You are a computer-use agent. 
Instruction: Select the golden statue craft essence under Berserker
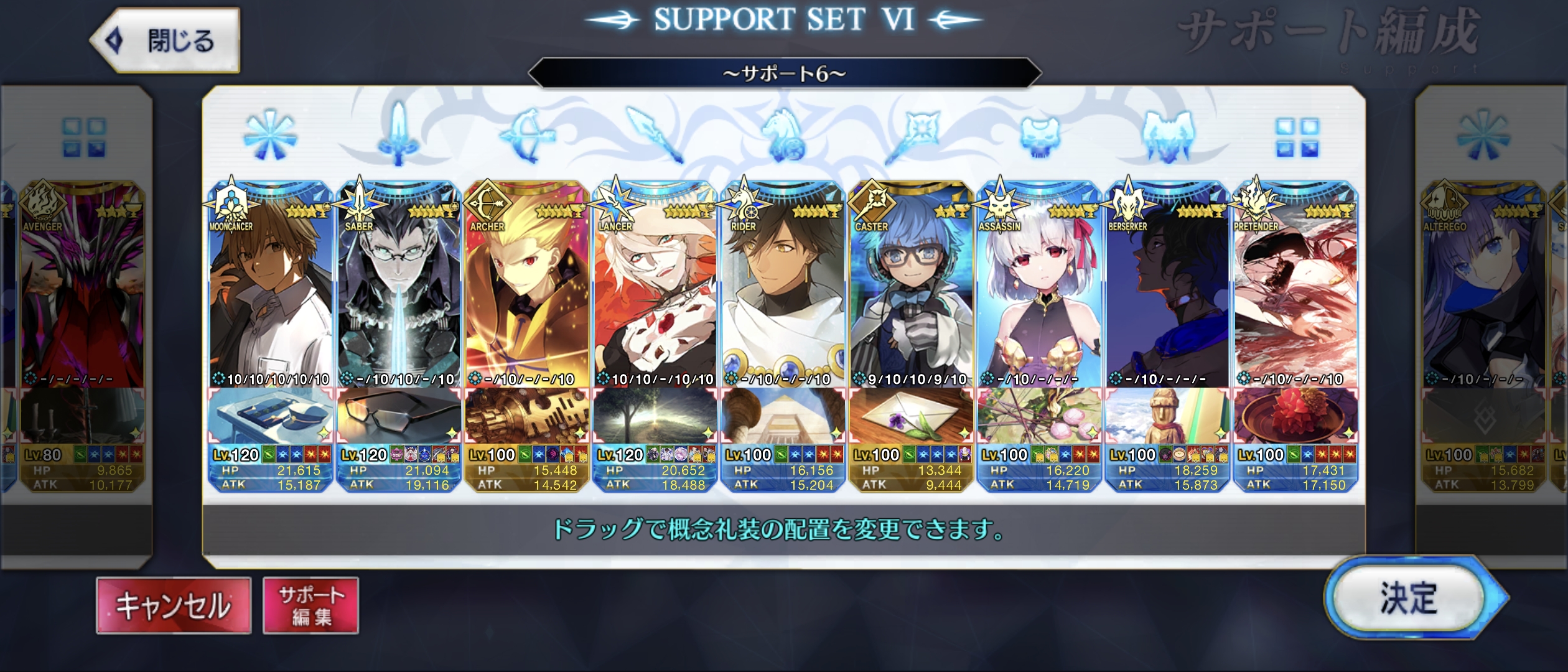(x=1168, y=416)
